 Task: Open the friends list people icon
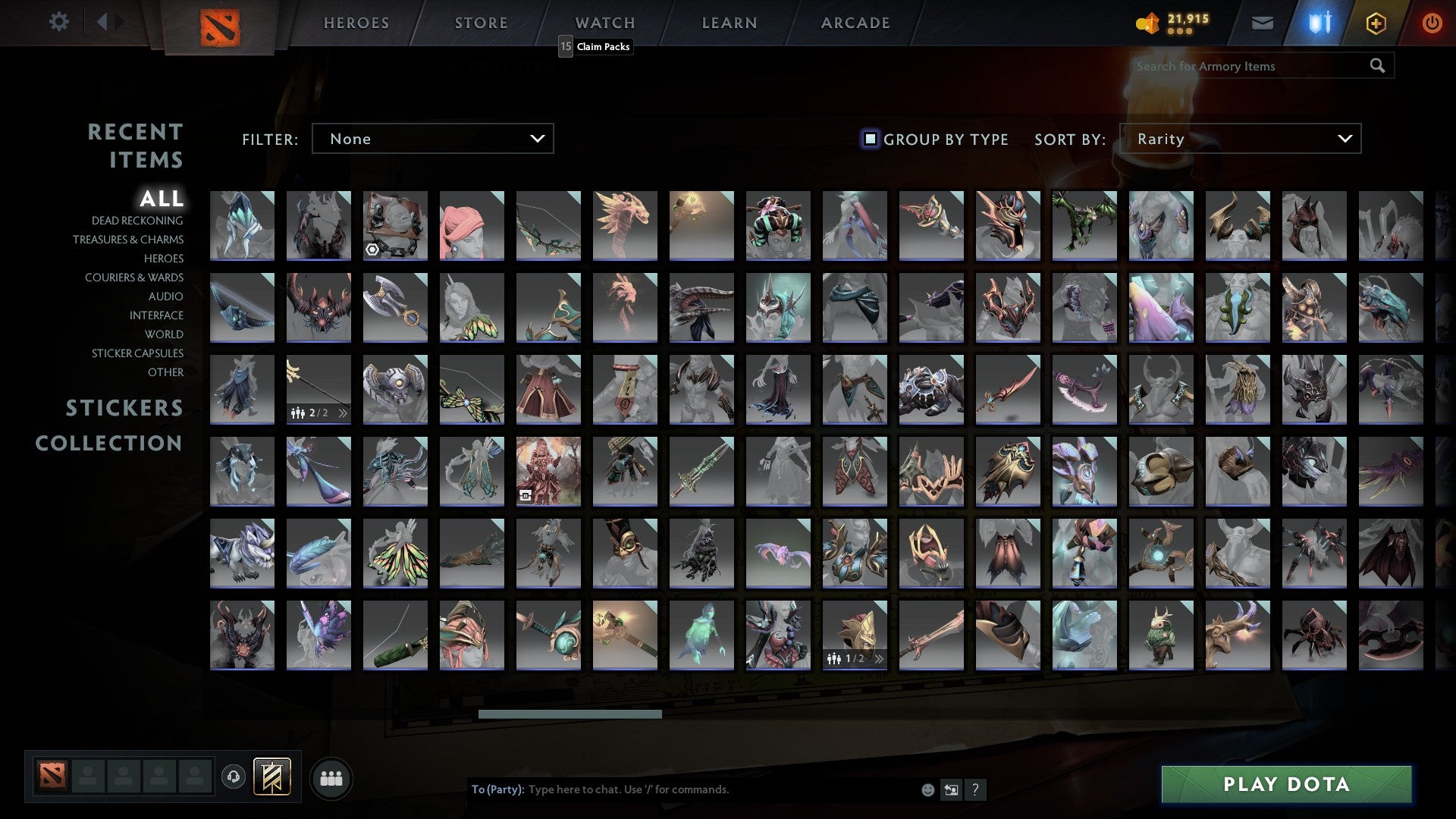tap(331, 777)
